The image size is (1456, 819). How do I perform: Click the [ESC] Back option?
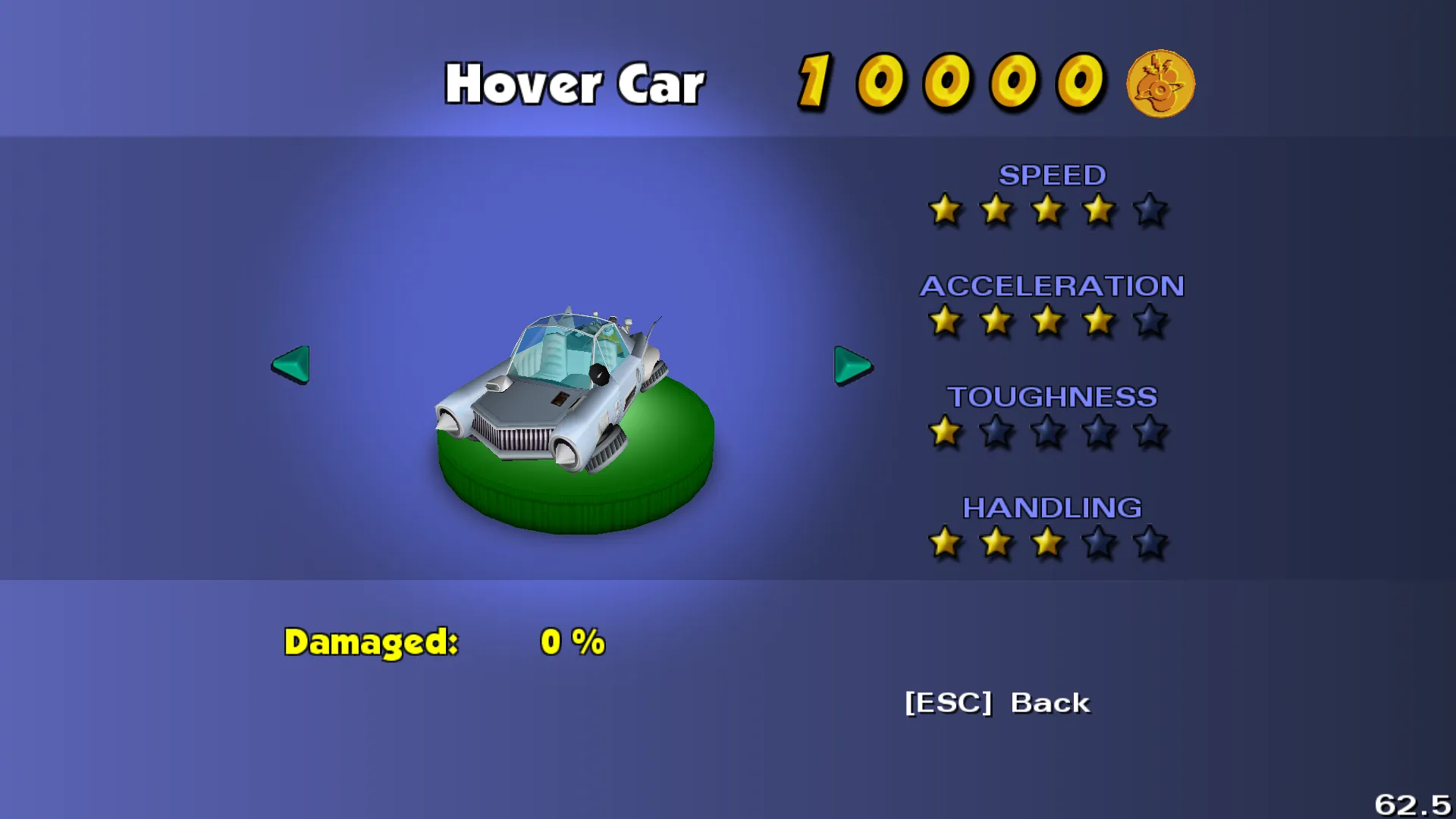click(x=996, y=703)
